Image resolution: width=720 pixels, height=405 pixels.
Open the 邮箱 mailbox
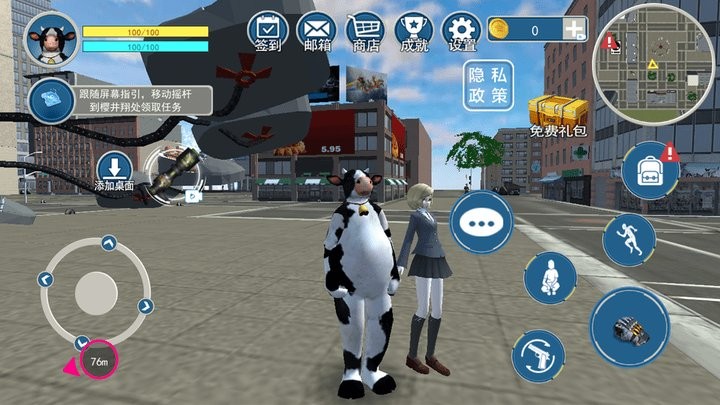(315, 30)
